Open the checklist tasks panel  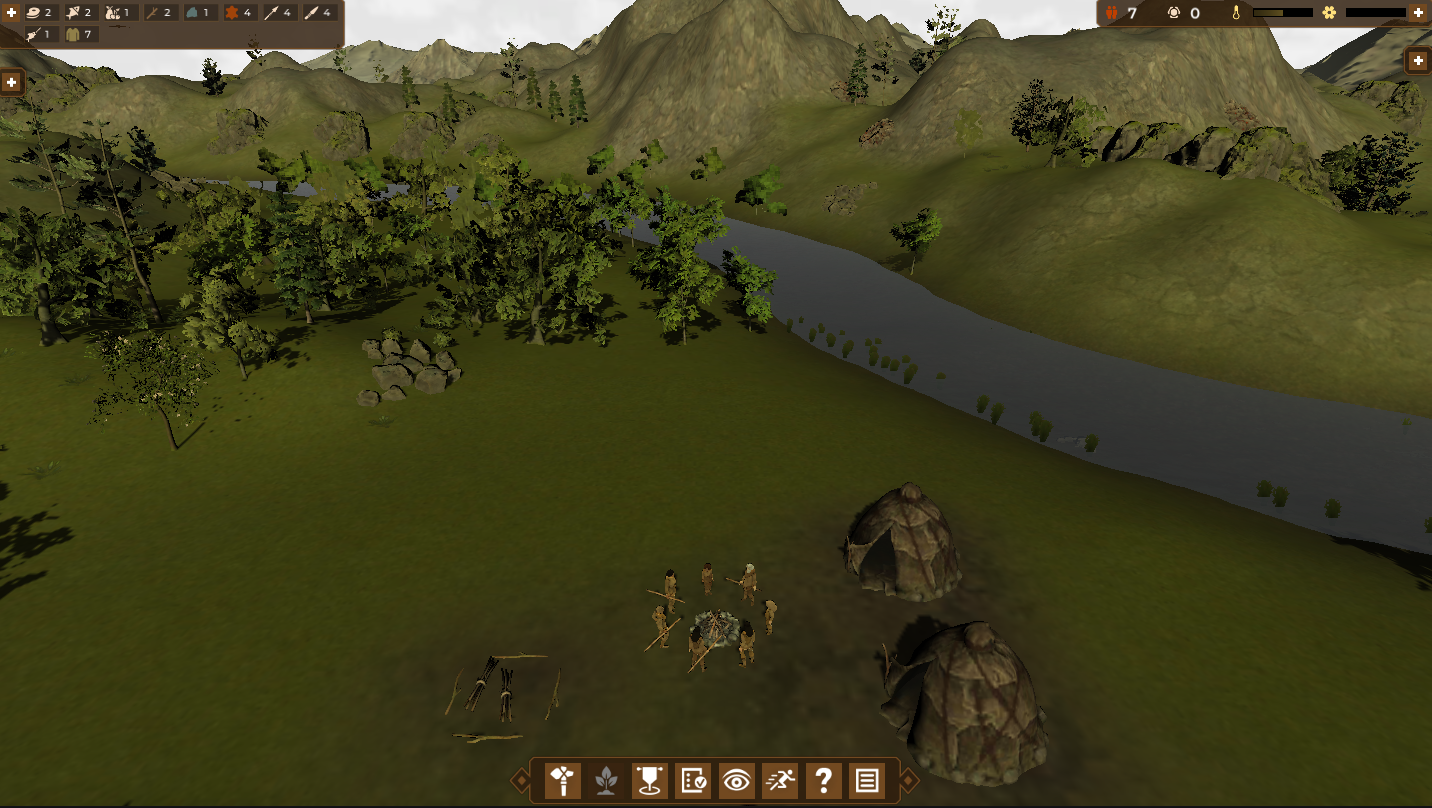pyautogui.click(x=693, y=780)
